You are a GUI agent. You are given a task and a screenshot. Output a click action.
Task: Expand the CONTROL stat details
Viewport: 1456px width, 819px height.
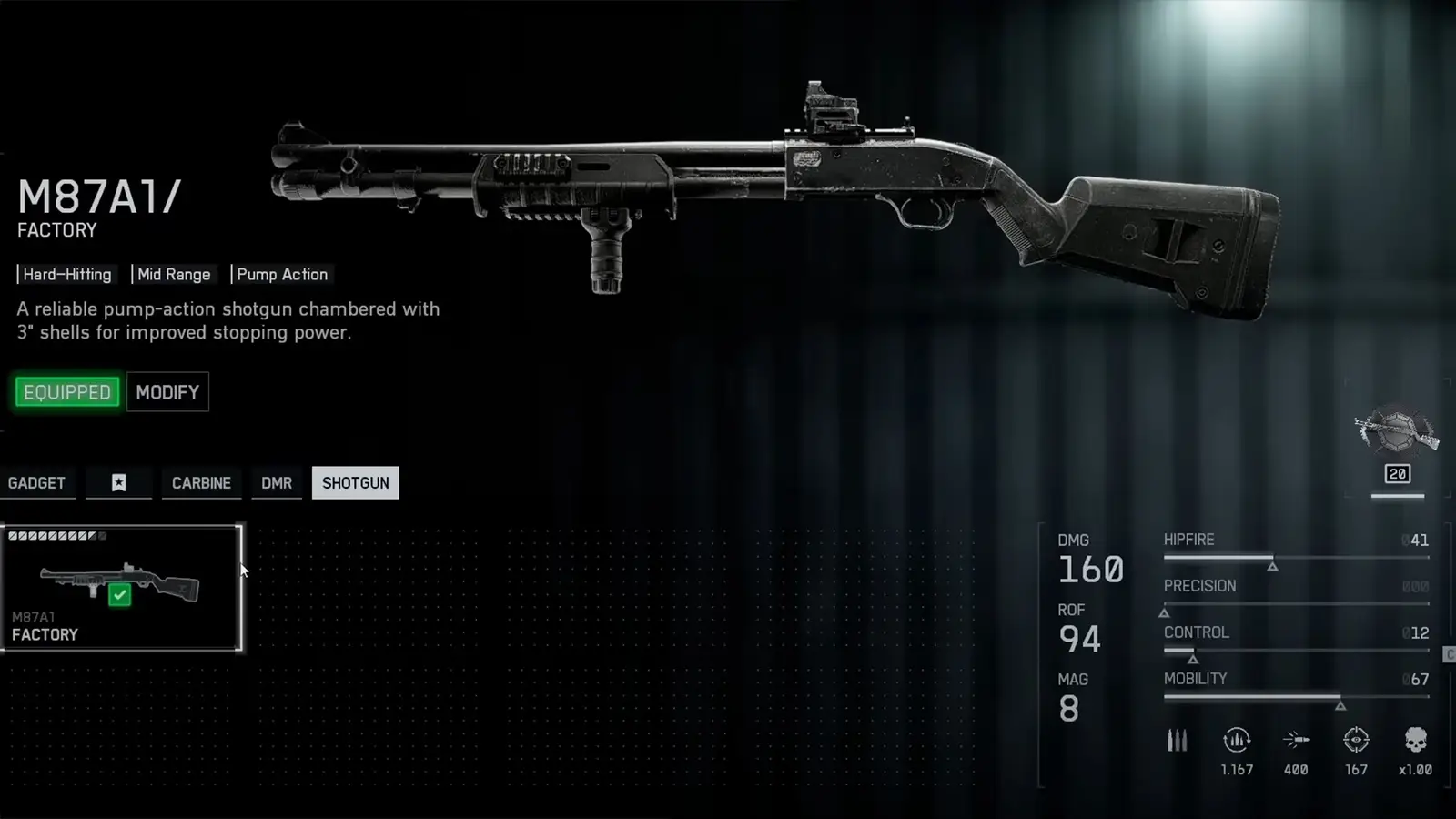(1196, 632)
